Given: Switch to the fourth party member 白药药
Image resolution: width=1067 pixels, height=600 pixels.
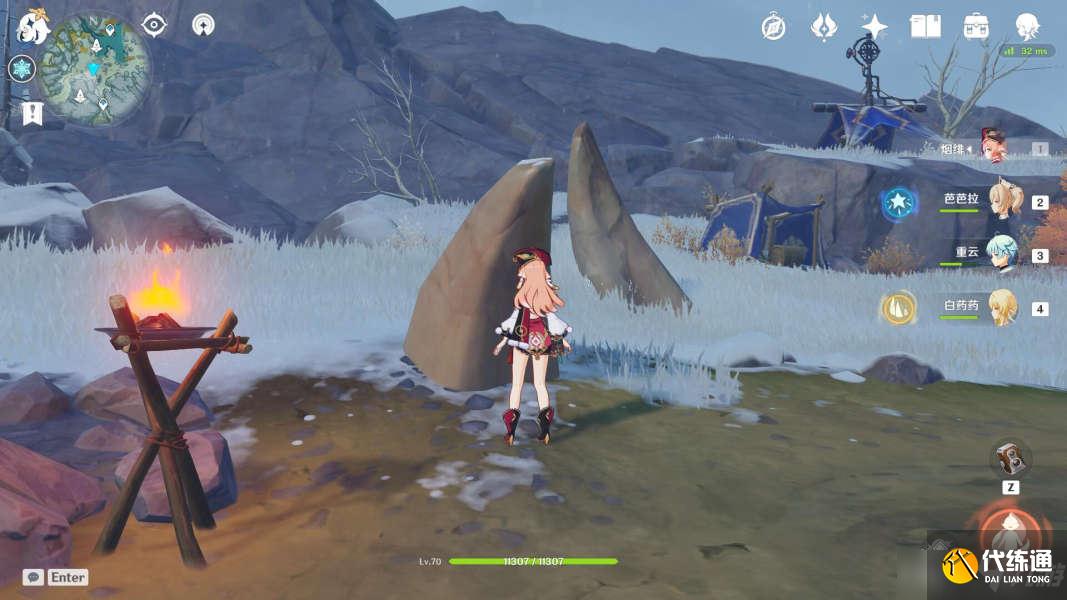Looking at the screenshot, I should 1001,307.
